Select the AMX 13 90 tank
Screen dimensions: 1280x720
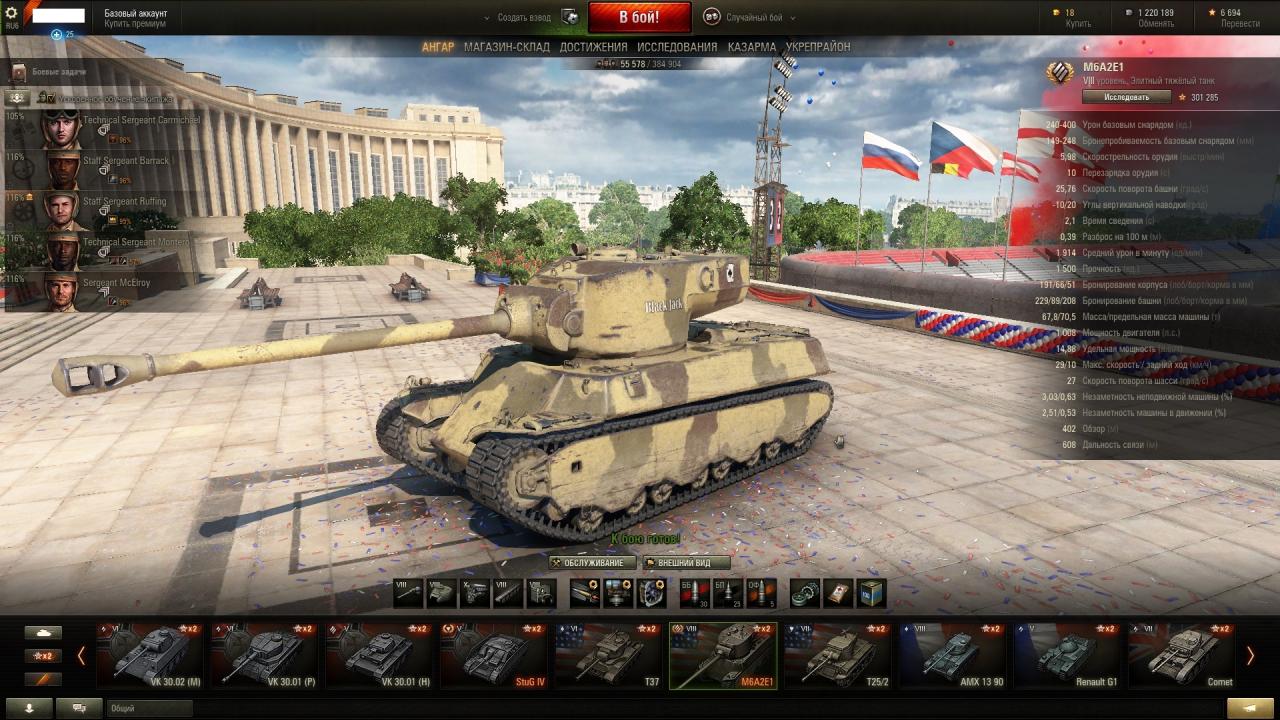pyautogui.click(x=951, y=656)
